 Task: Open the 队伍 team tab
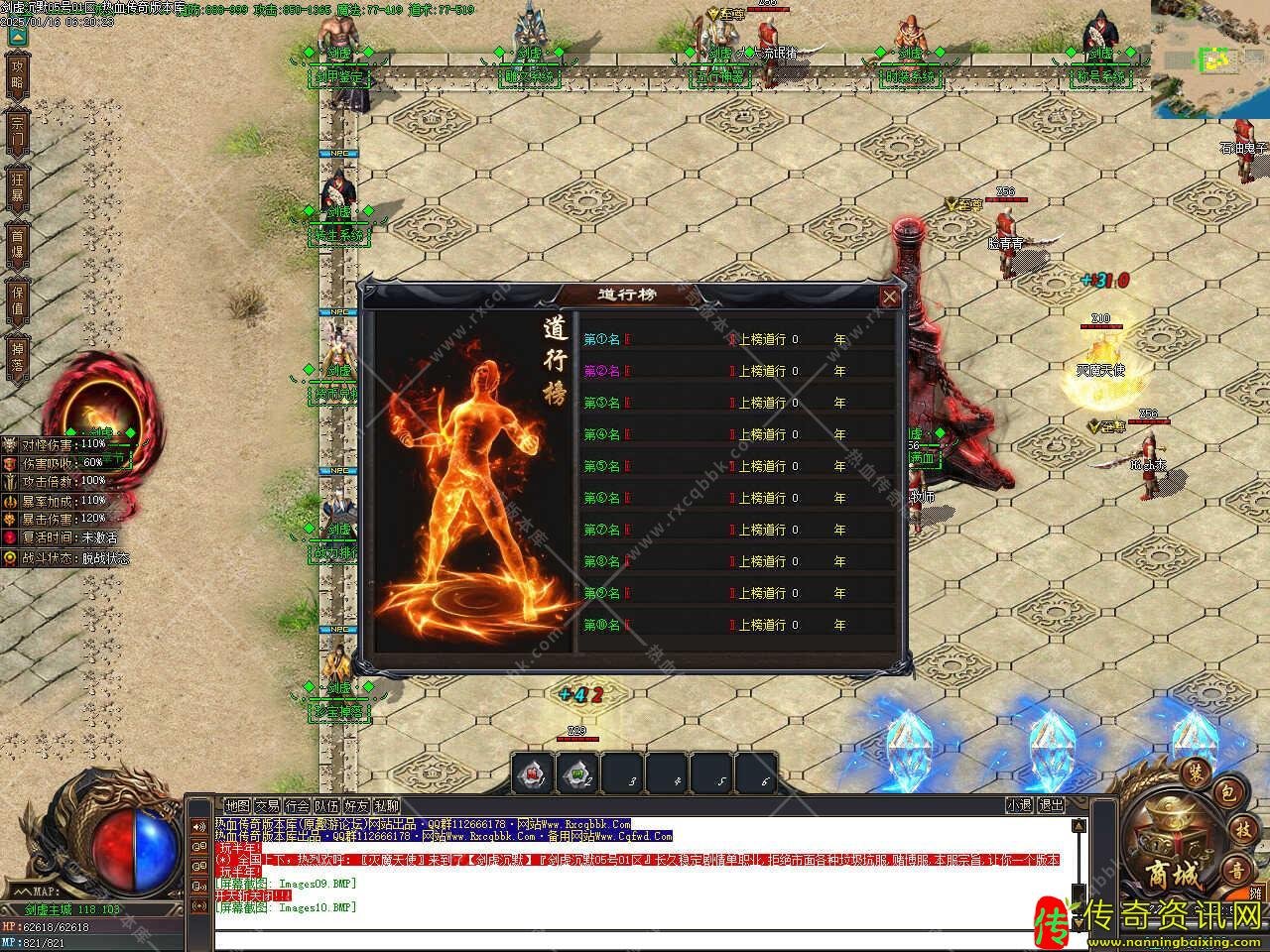(x=326, y=806)
